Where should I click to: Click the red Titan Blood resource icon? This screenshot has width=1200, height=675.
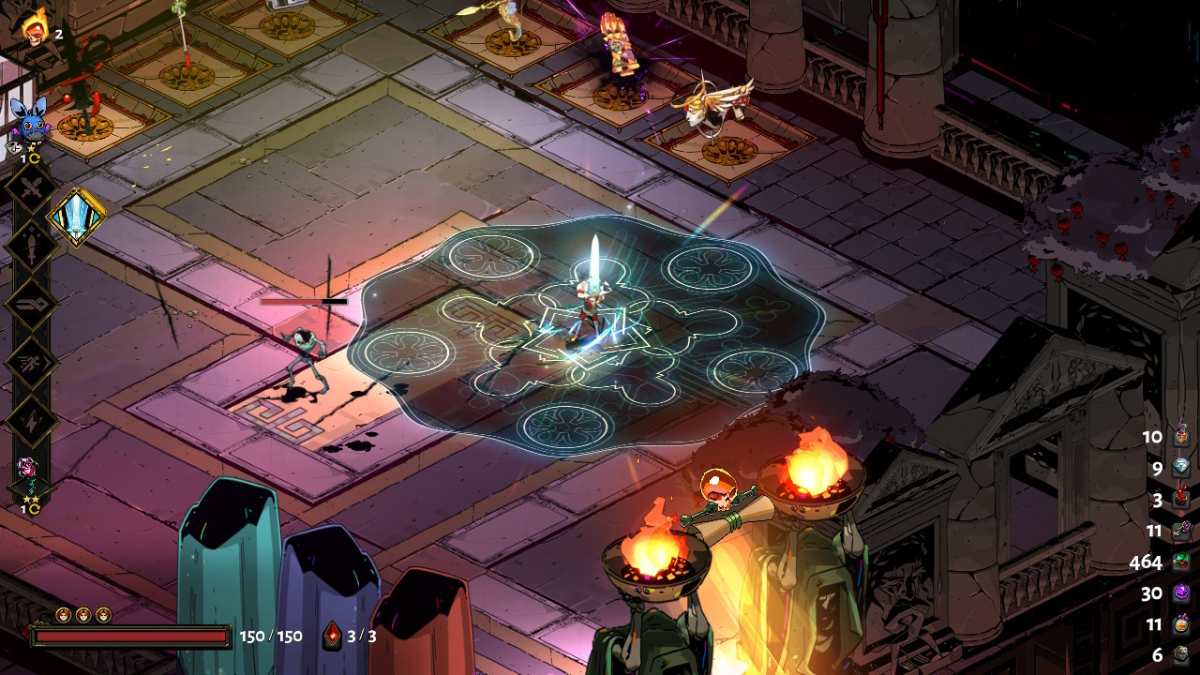point(1182,498)
